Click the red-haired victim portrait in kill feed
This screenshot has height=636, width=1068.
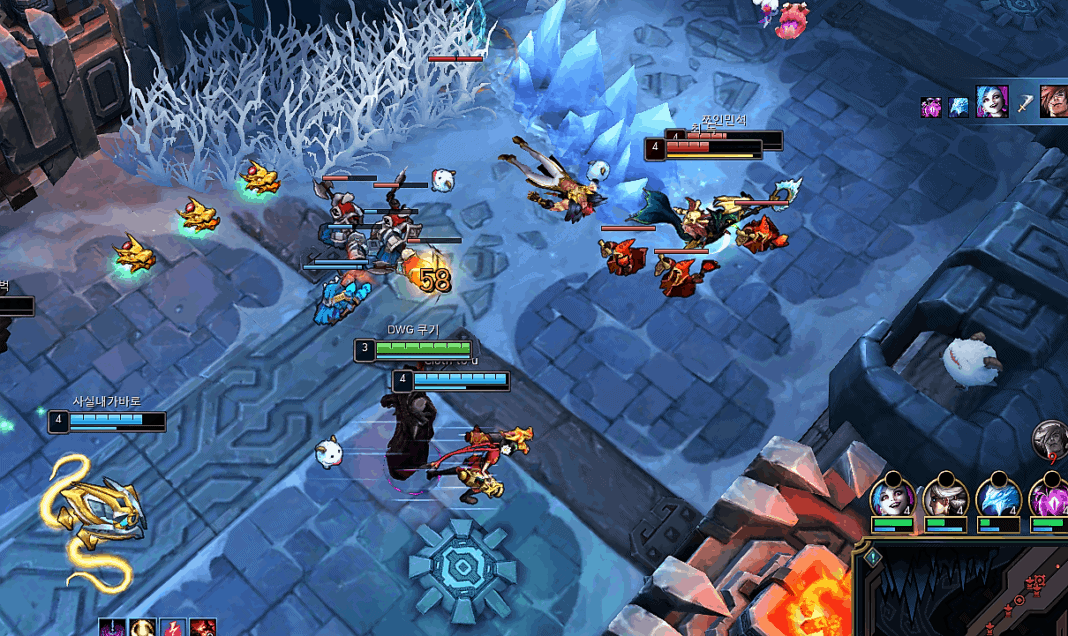click(x=1053, y=101)
